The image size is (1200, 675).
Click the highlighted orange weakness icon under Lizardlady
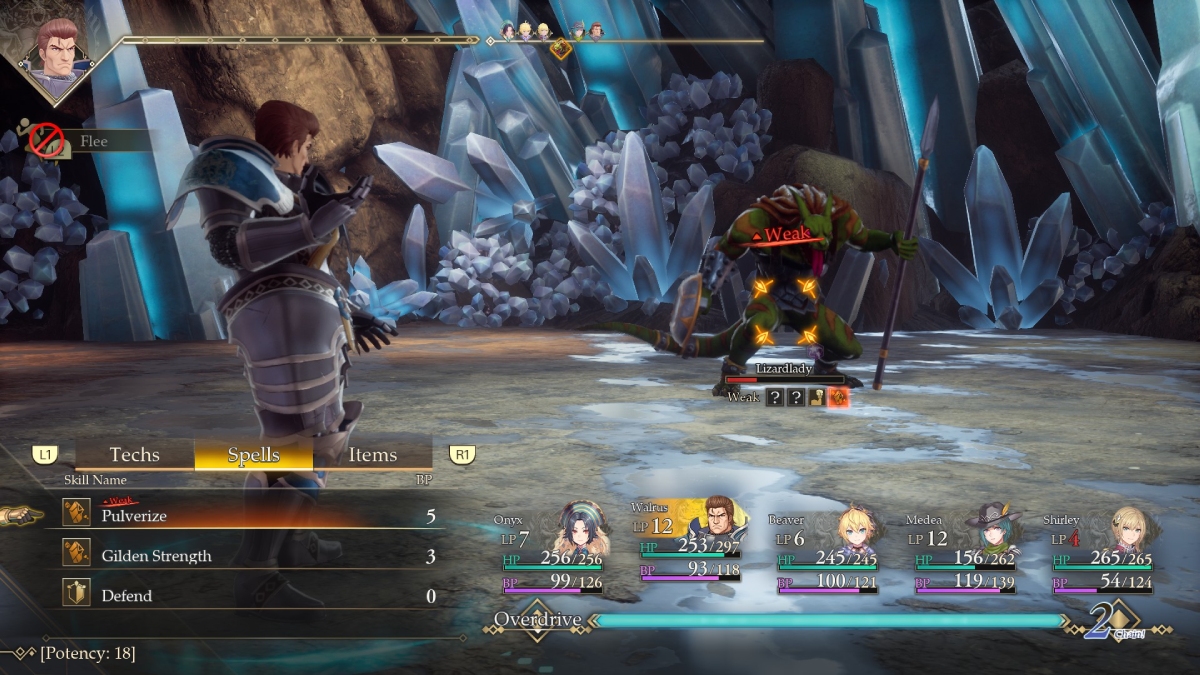(838, 397)
